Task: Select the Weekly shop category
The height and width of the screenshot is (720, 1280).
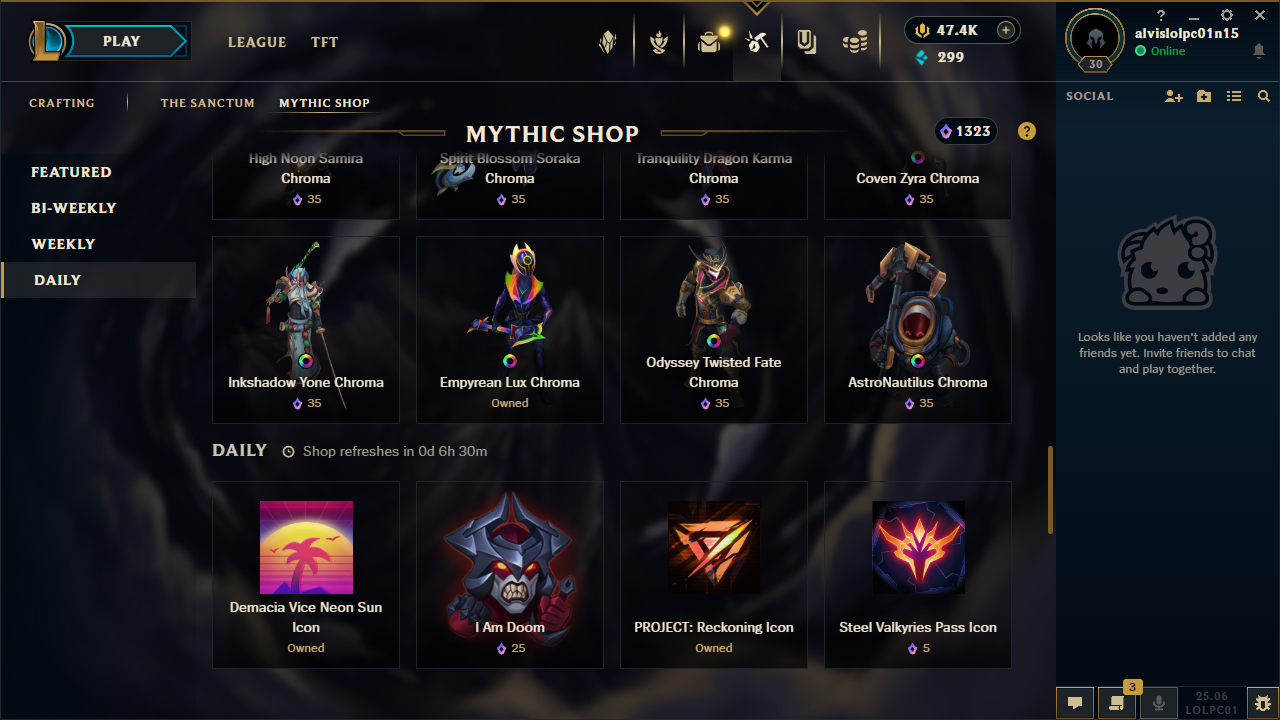Action: (63, 244)
